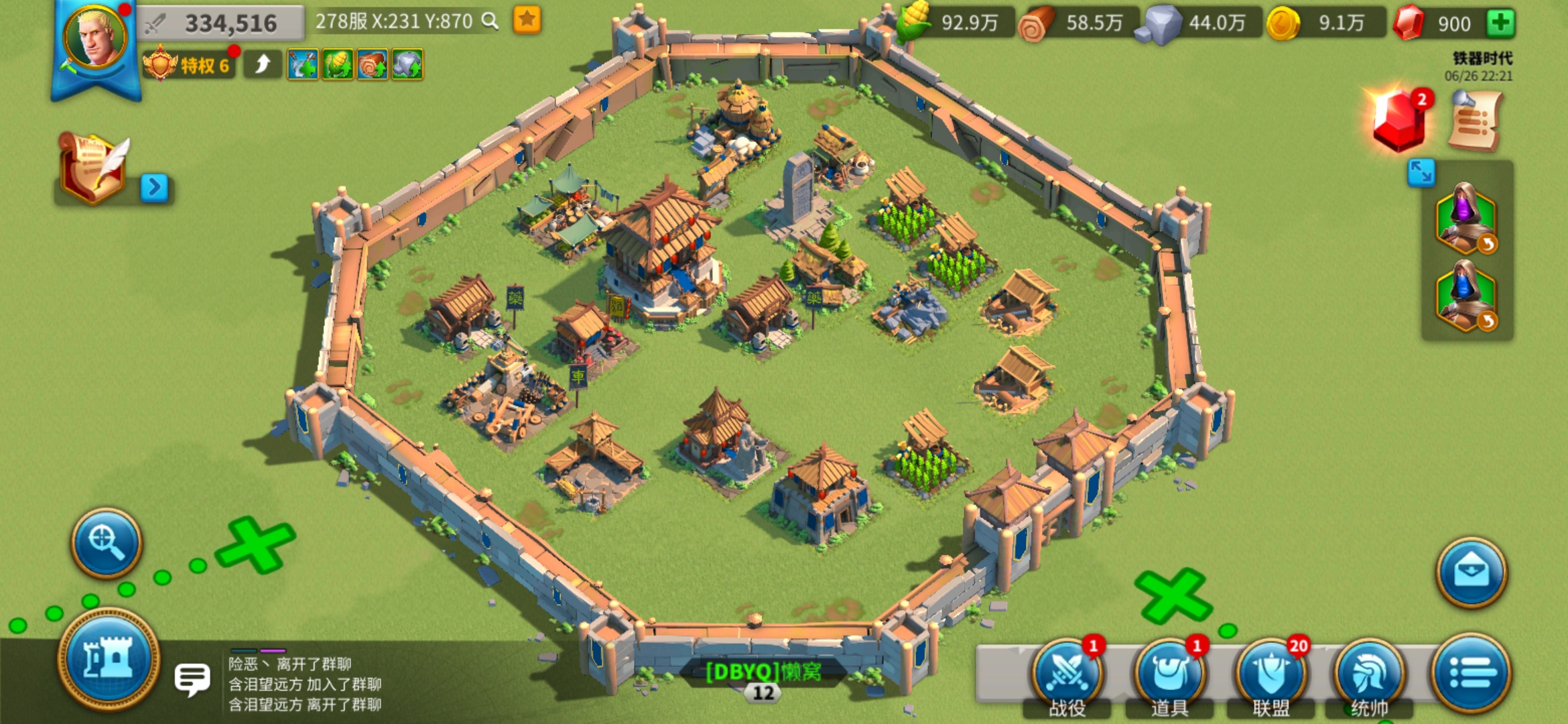Screen dimensions: 1568x724
Task: Select the blue hooded scout
Action: [x=1465, y=296]
